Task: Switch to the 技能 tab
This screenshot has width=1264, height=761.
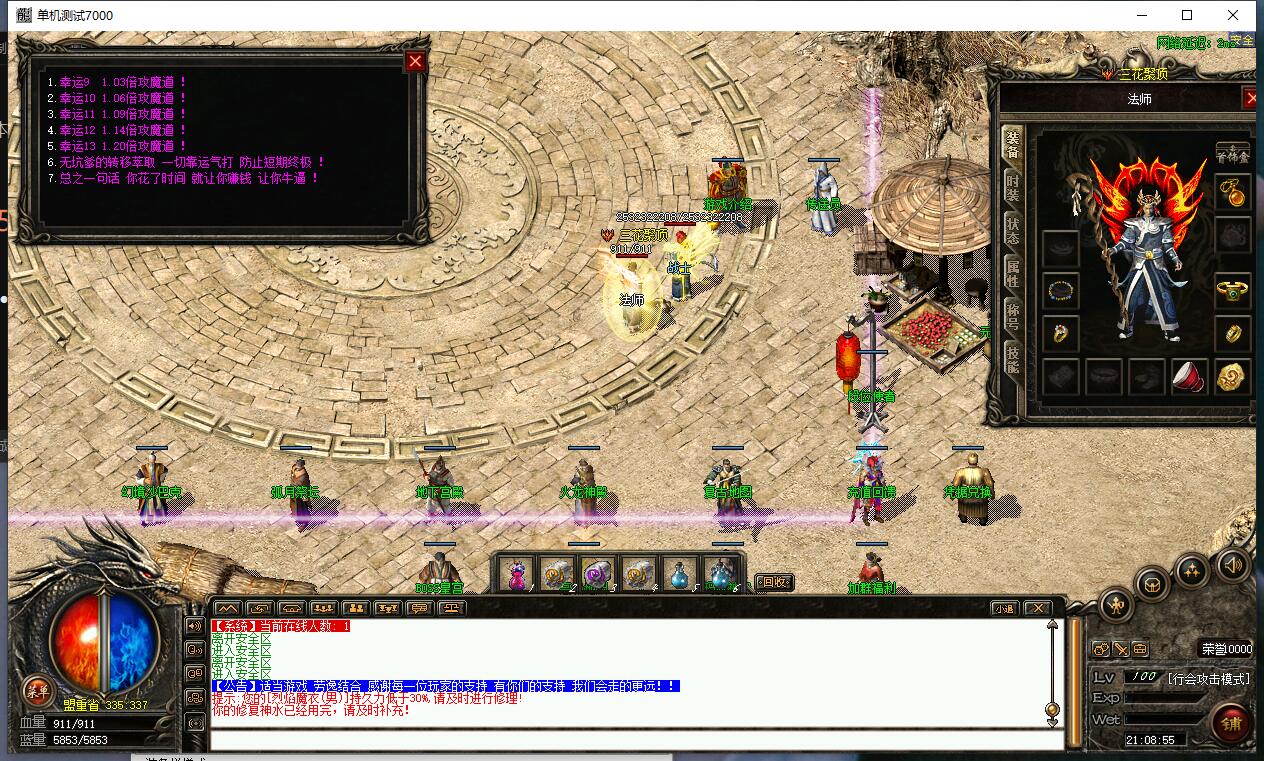Action: coord(1013,357)
